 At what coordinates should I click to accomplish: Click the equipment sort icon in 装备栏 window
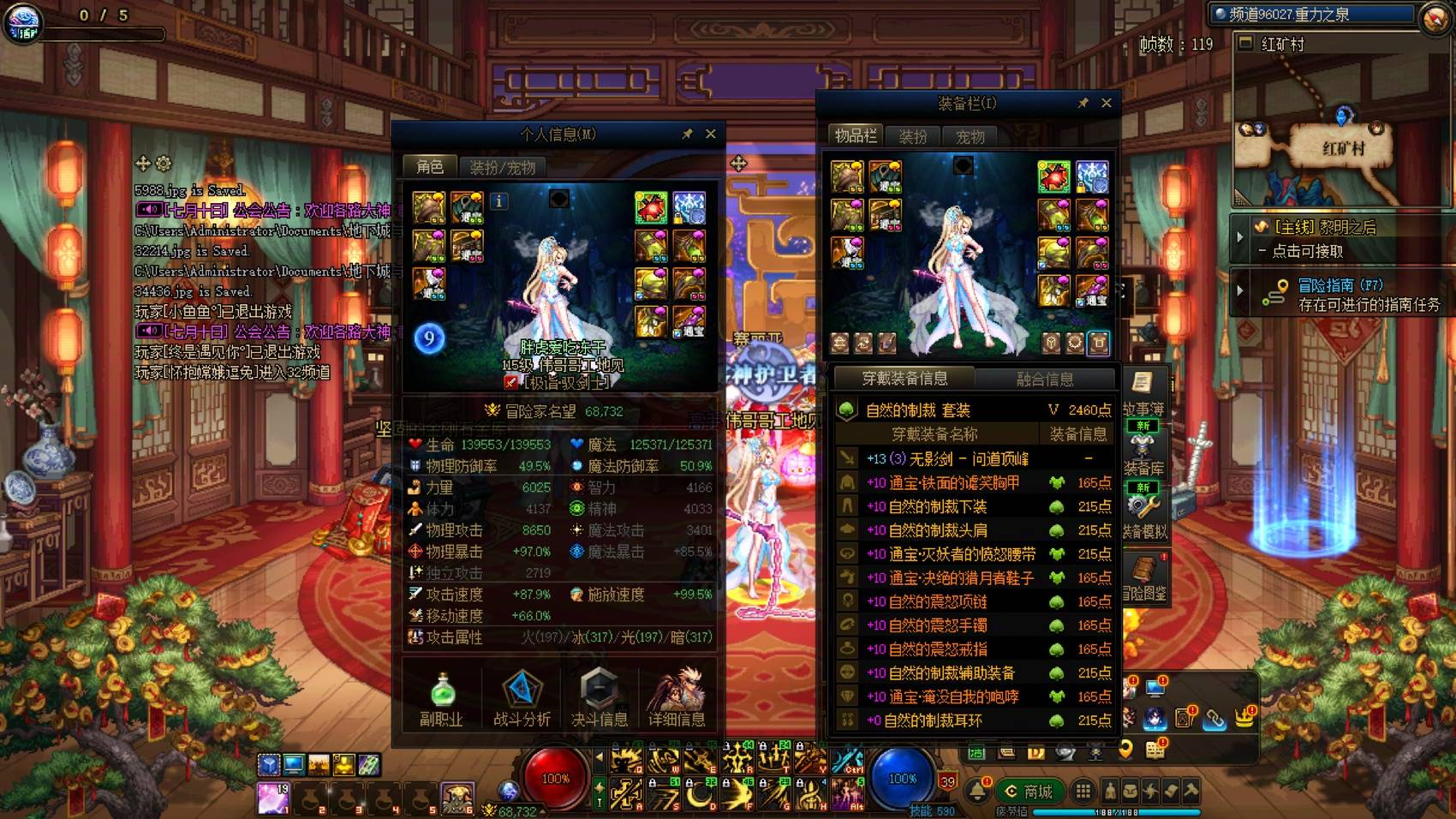pos(862,343)
